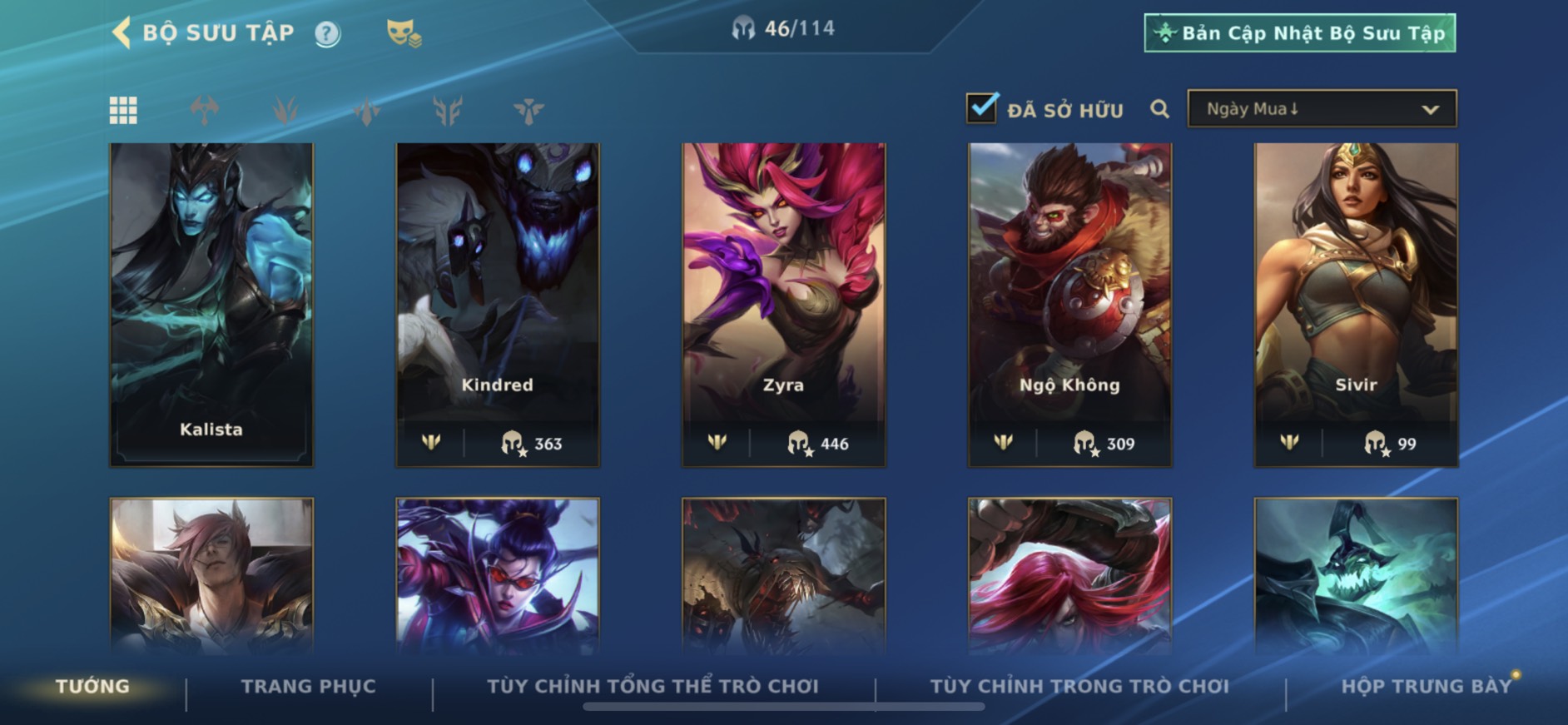The image size is (1568, 725).
Task: Select the Kalista champion card
Action: pyautogui.click(x=211, y=304)
